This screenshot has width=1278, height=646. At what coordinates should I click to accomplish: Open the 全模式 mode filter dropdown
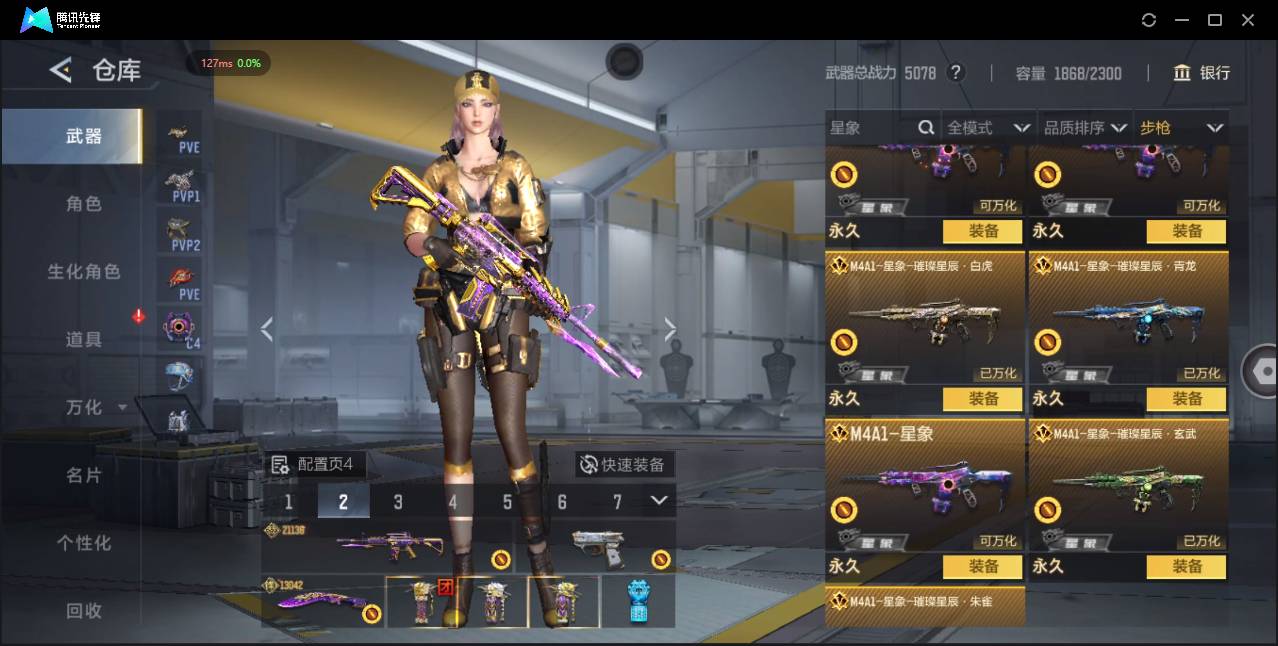pyautogui.click(x=987, y=128)
